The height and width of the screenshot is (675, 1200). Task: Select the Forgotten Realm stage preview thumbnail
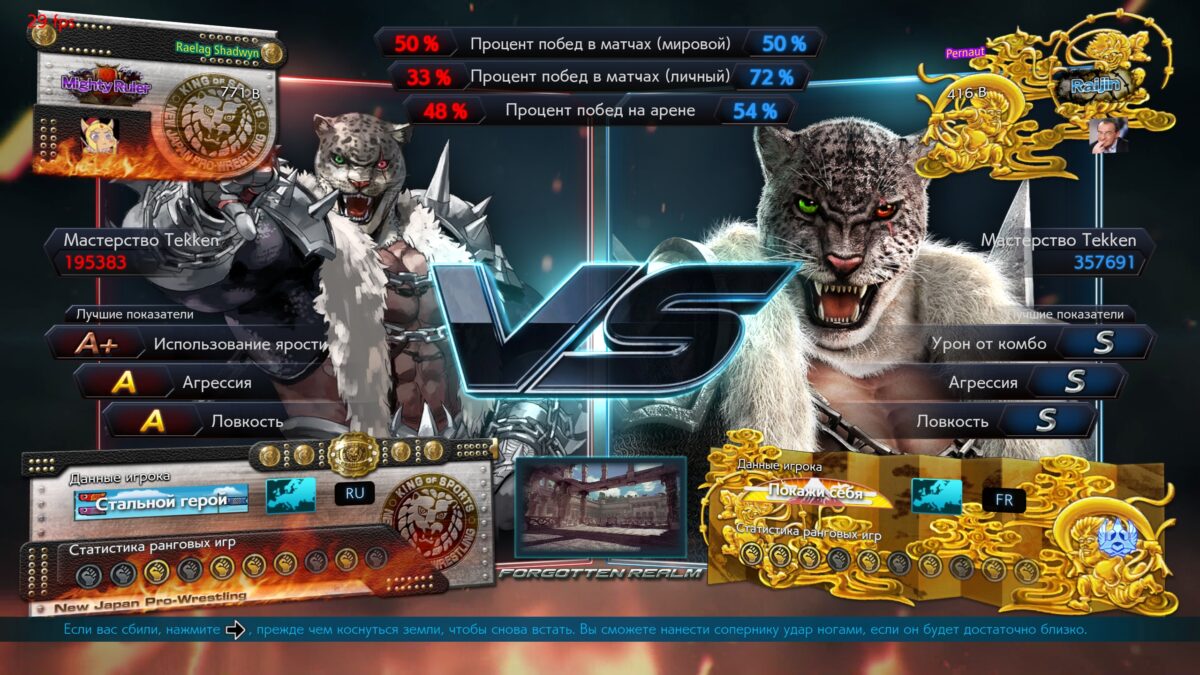(x=600, y=508)
